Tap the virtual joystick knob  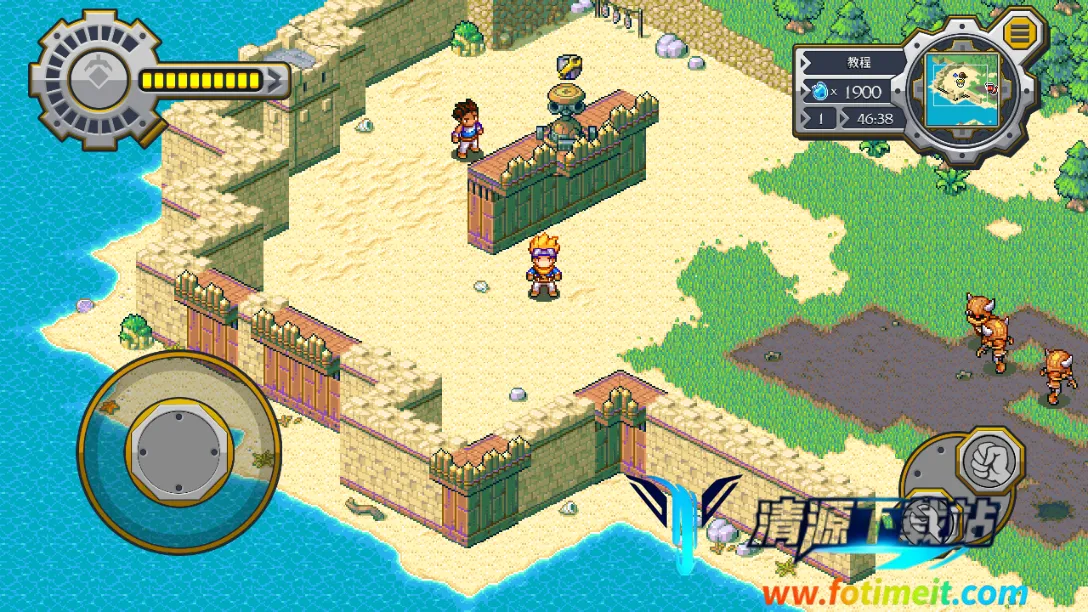179,451
